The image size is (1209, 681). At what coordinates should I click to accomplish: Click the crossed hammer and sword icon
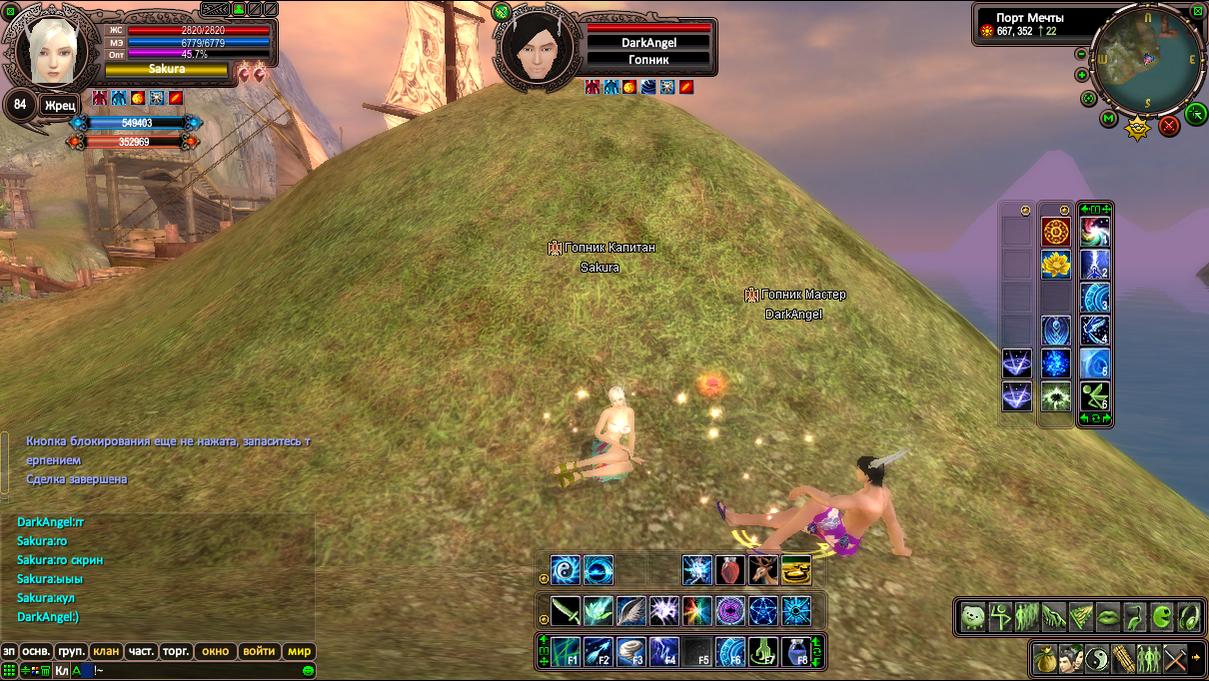(1176, 659)
